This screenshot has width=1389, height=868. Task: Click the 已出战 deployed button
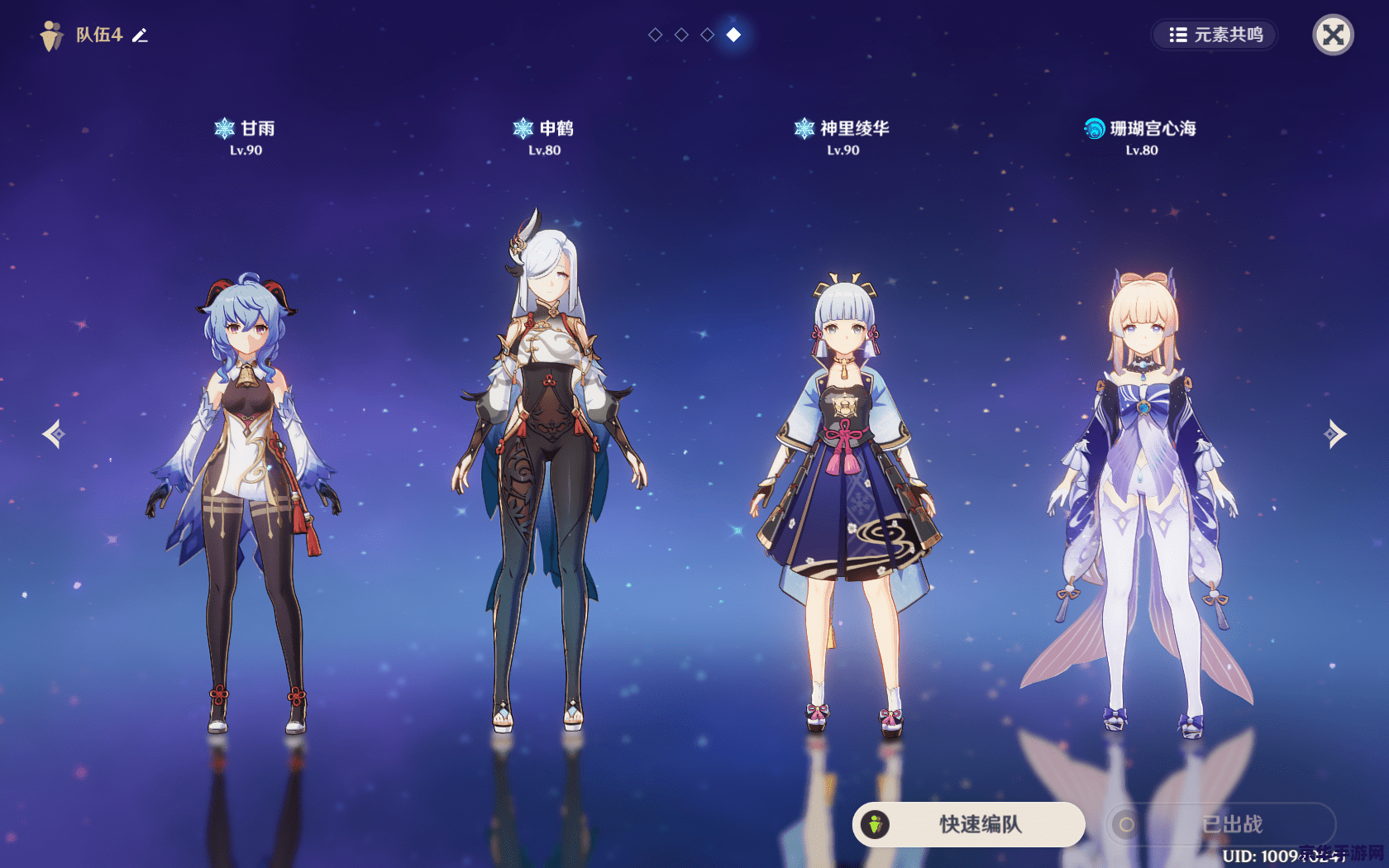click(x=1220, y=824)
